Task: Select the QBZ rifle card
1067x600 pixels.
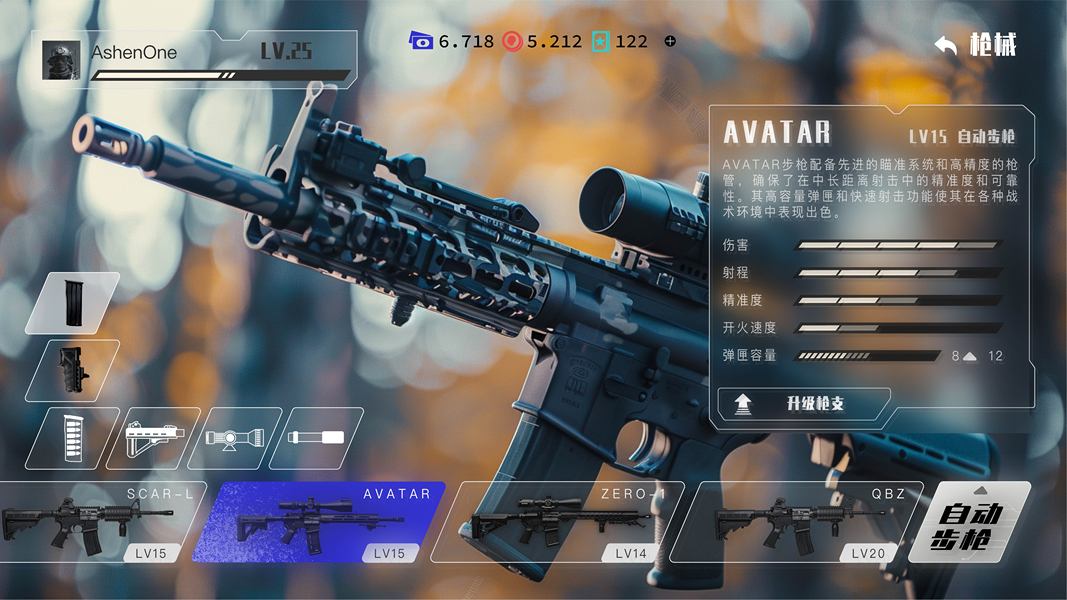Action: [803, 523]
